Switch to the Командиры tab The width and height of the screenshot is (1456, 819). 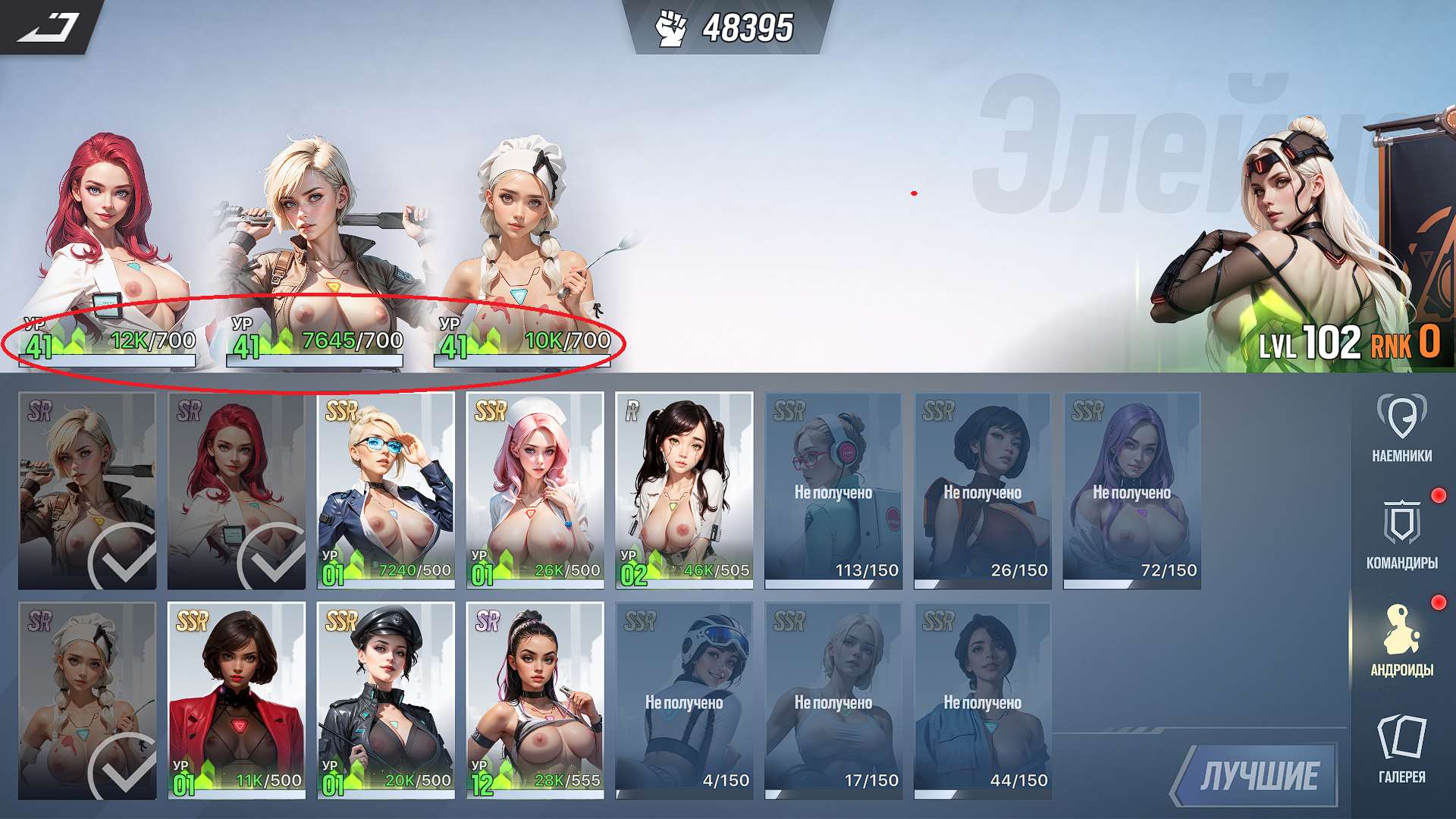[x=1401, y=535]
